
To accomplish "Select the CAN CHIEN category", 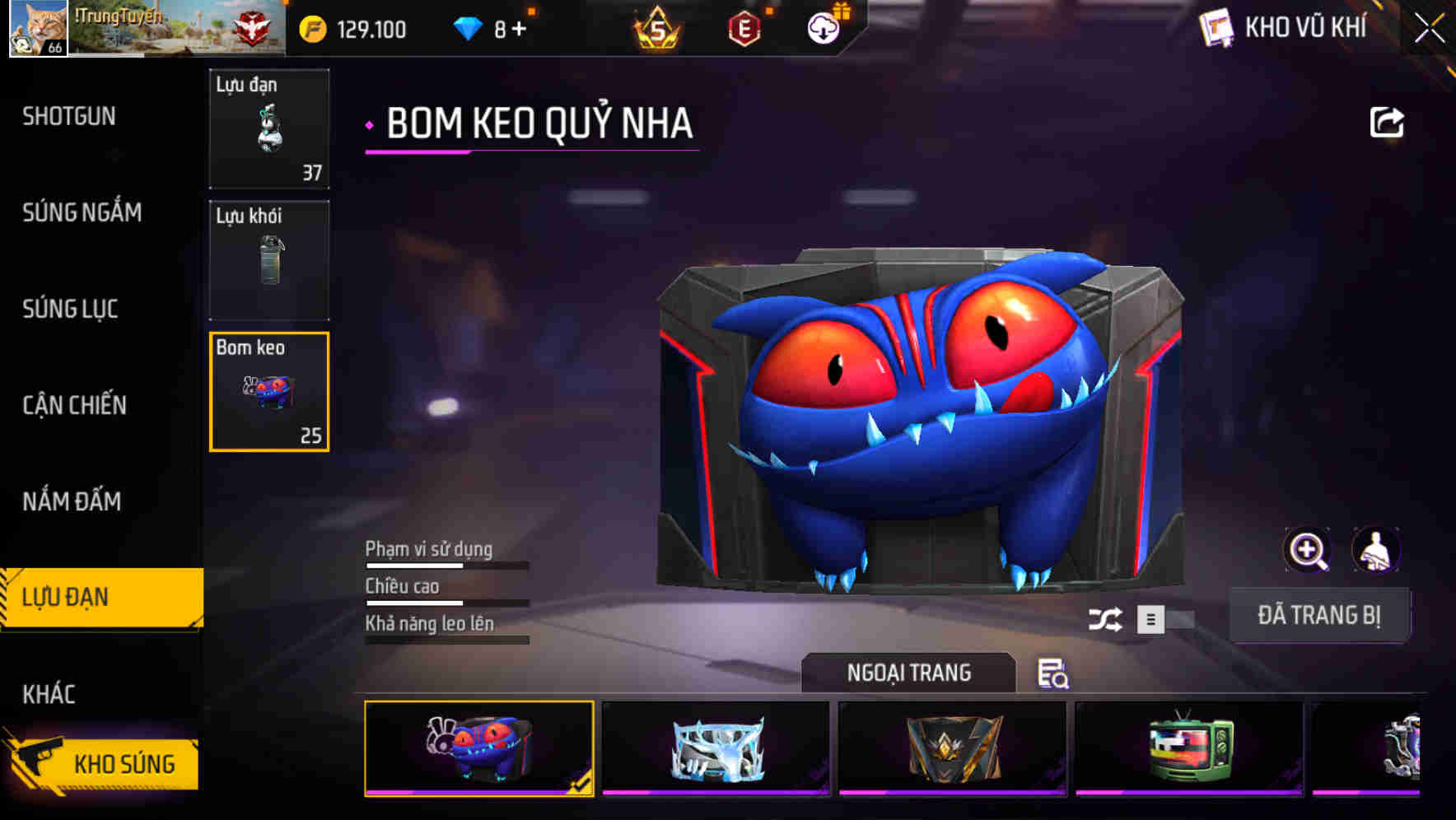I will click(x=75, y=405).
